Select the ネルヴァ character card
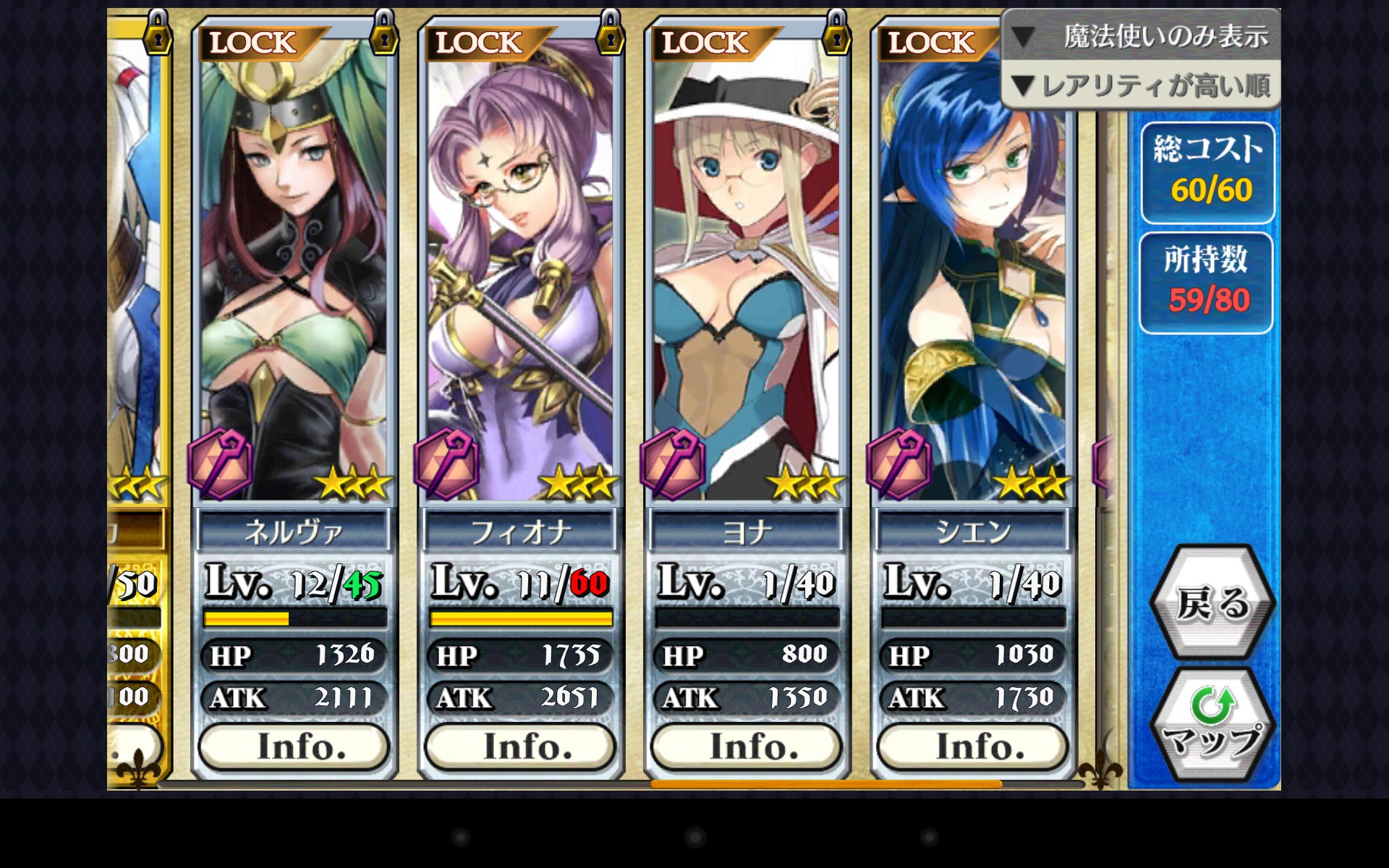This screenshot has height=868, width=1389. coord(294,275)
